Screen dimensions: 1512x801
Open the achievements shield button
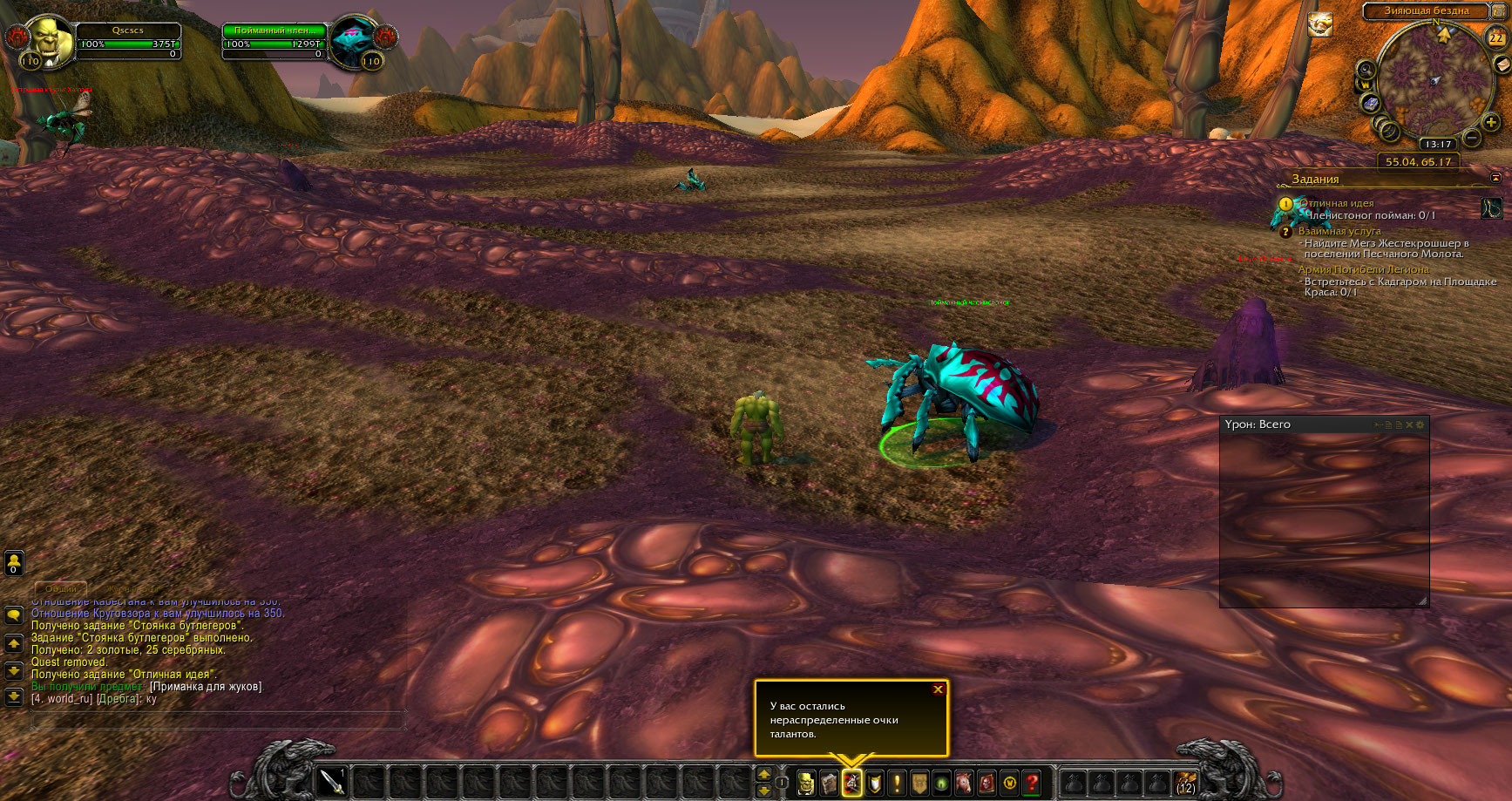874,783
